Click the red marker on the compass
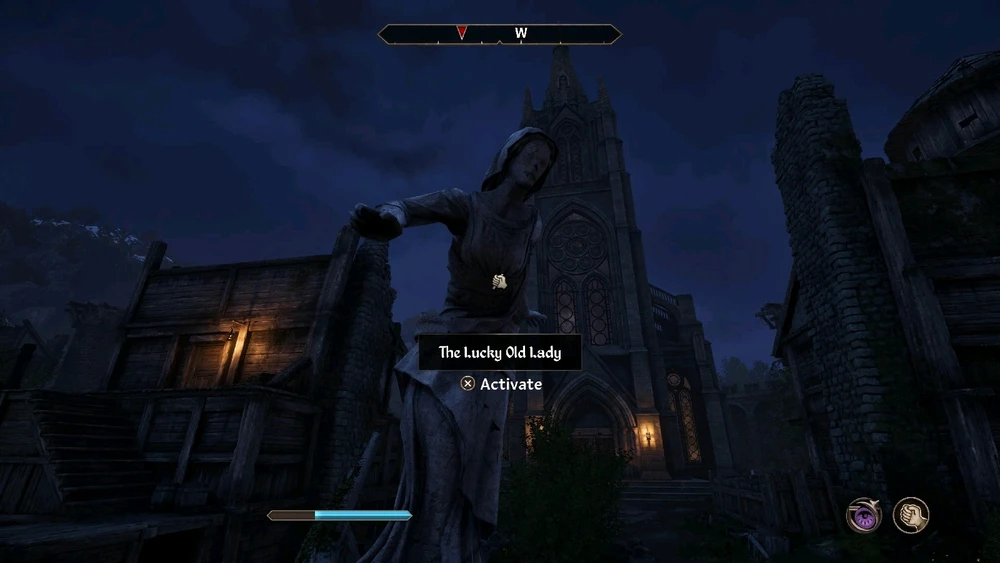1000x563 pixels. click(461, 33)
